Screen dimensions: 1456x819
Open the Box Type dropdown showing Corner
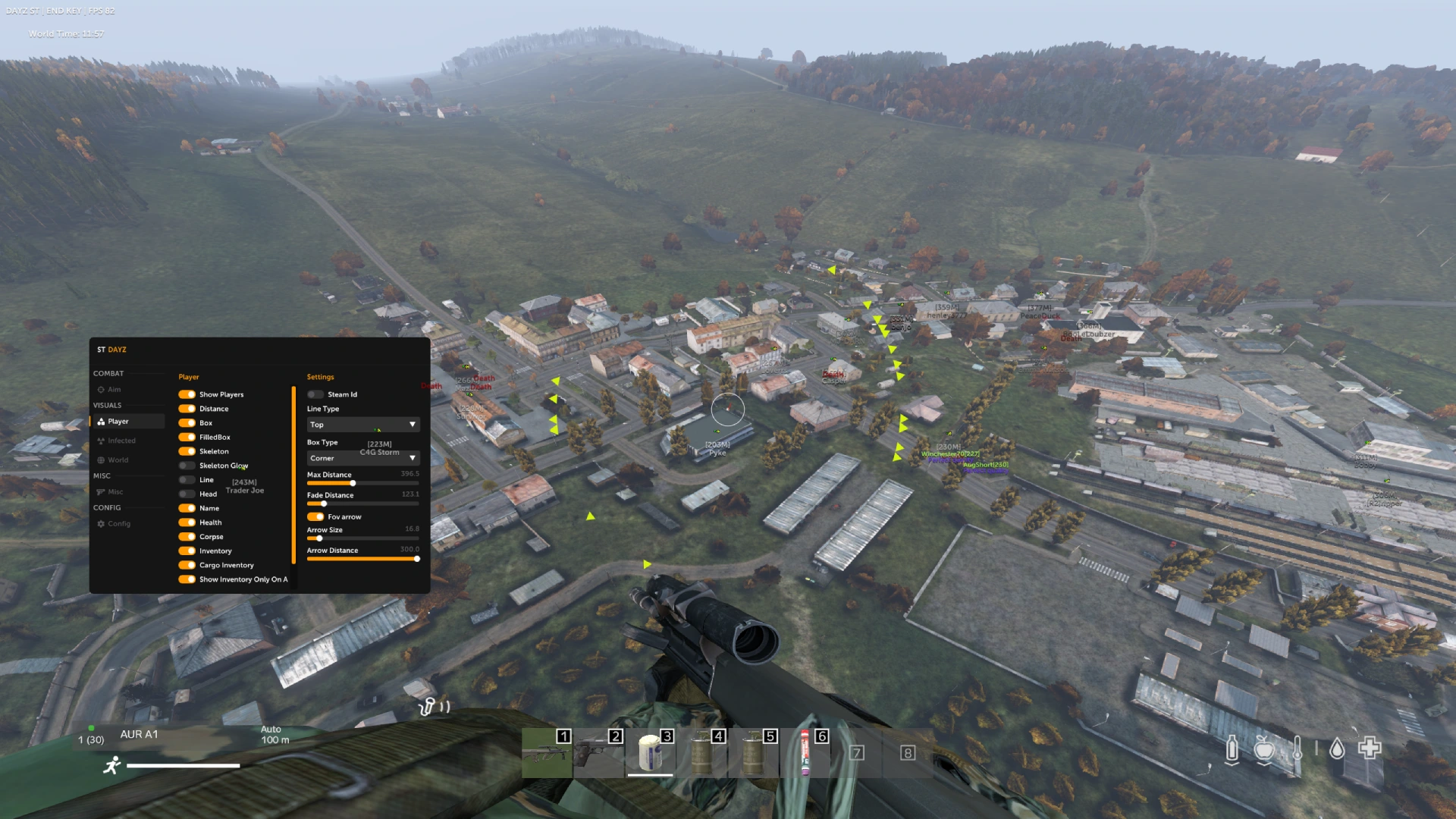362,458
